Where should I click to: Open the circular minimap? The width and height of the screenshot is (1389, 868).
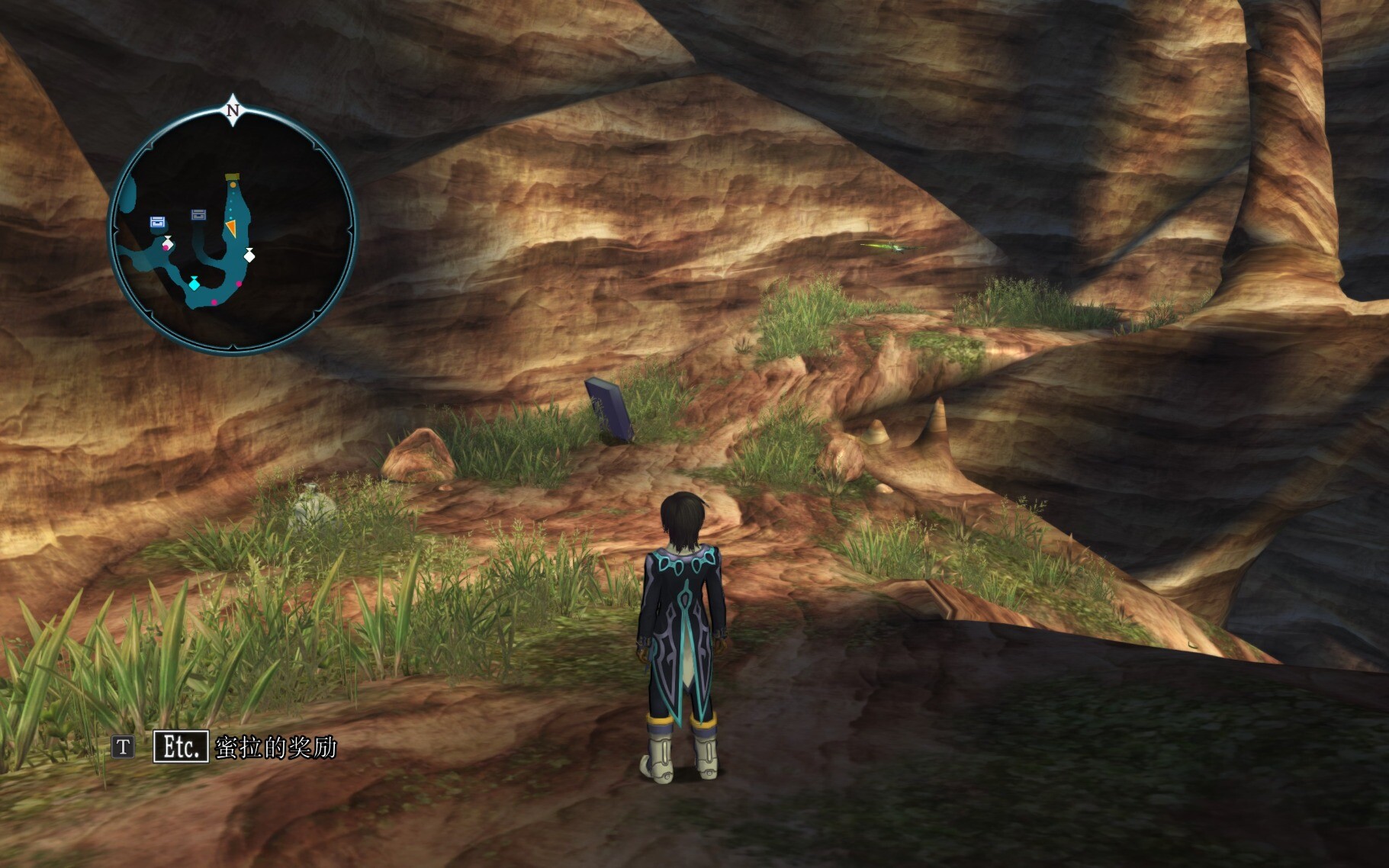coord(233,230)
